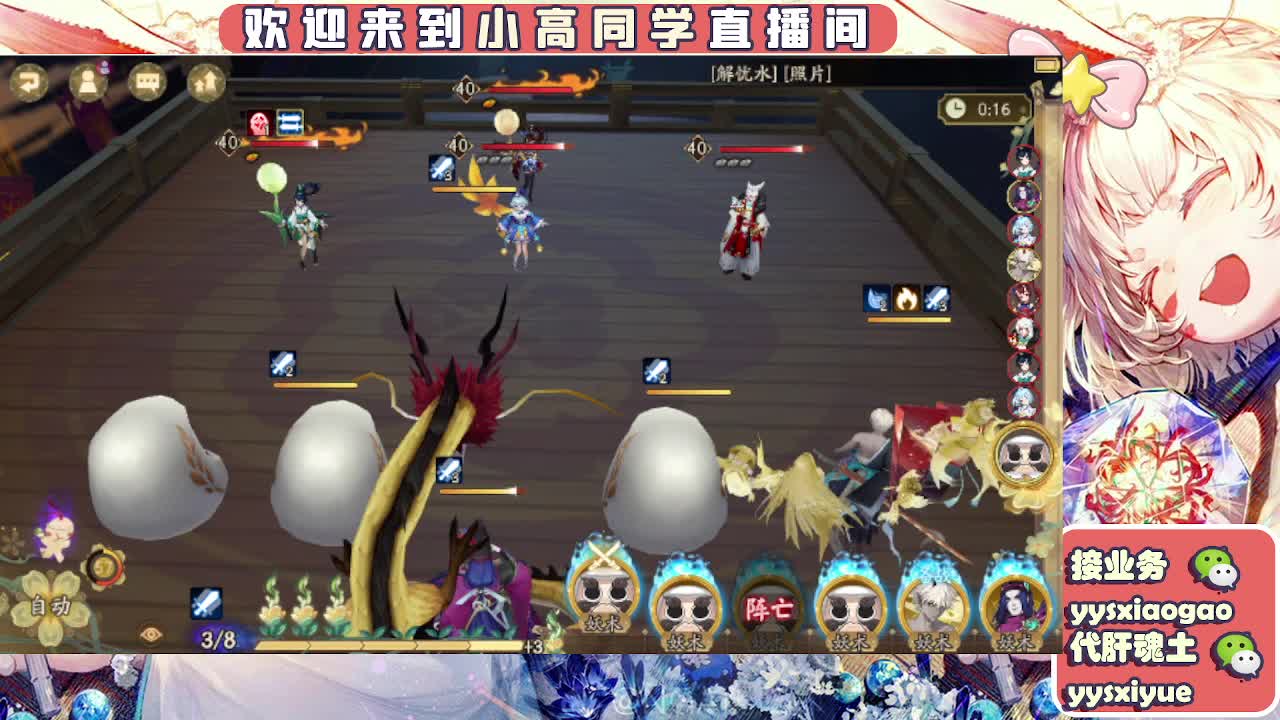Open the friends icon with red notification badge
This screenshot has height=720, width=1280.
90,83
